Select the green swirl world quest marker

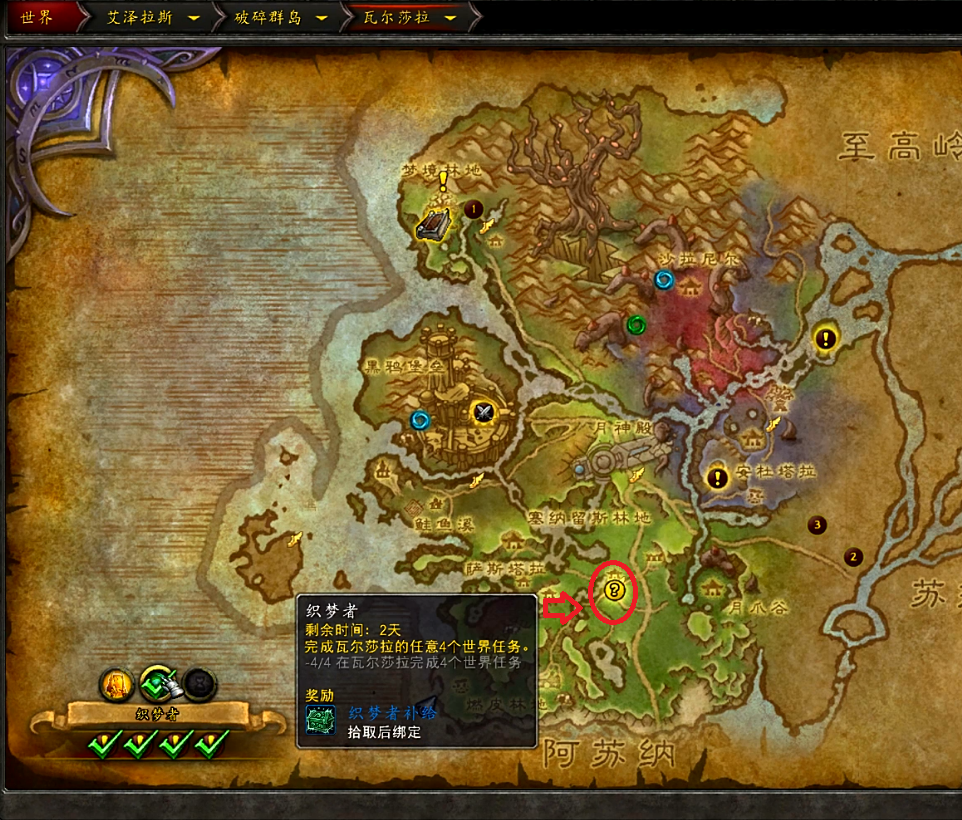[635, 324]
